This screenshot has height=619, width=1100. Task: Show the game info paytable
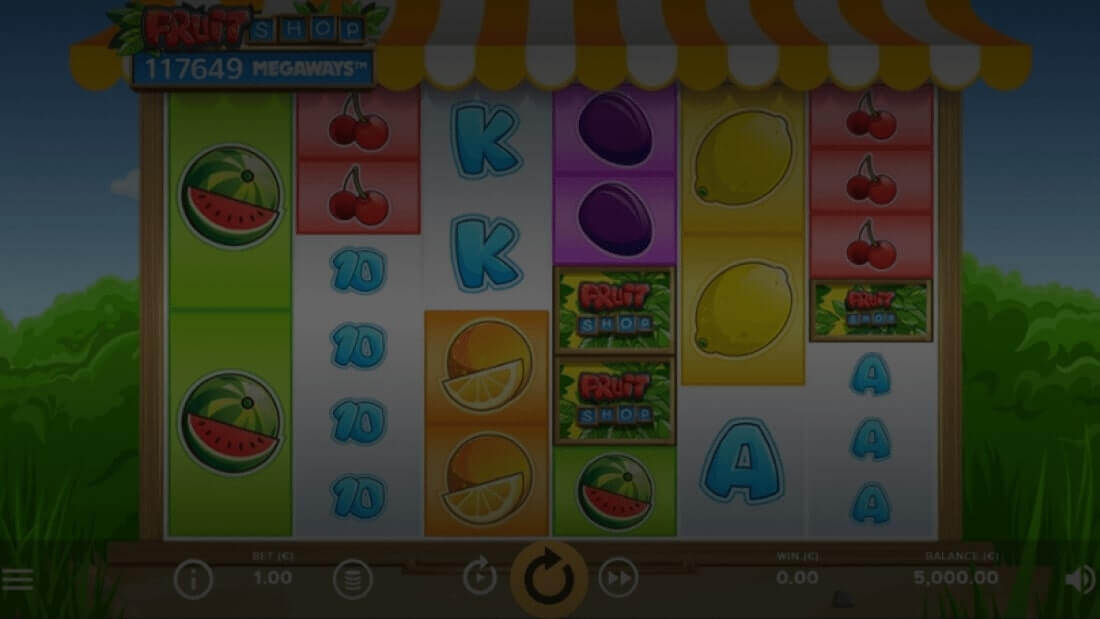(192, 579)
